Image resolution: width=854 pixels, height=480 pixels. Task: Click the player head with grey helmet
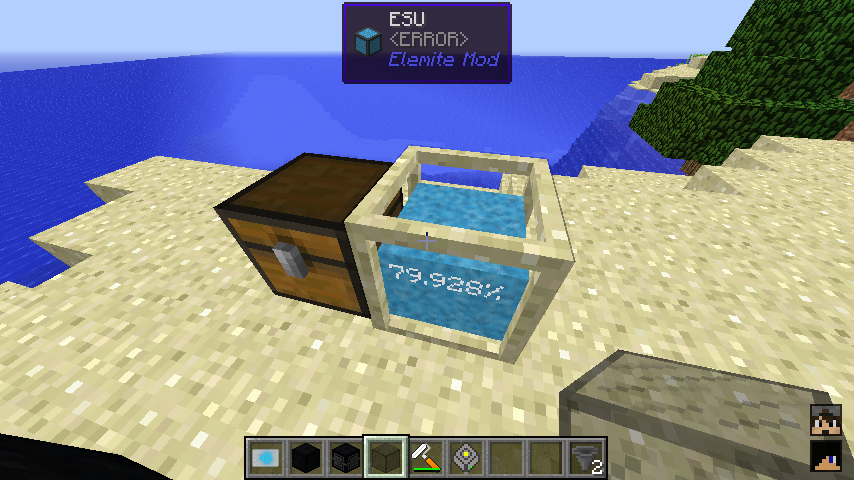pos(825,421)
